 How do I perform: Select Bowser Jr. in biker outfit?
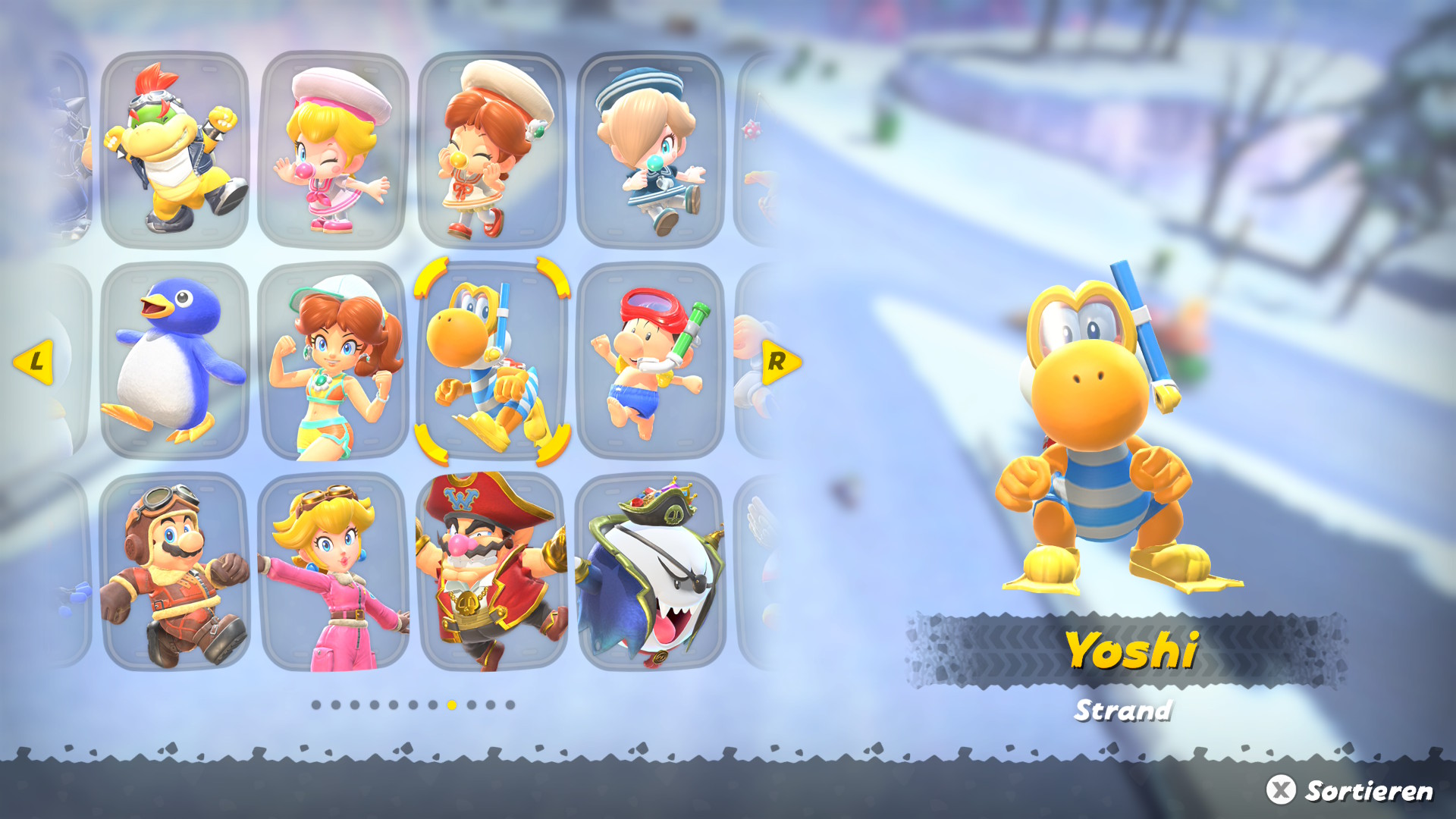pos(175,149)
